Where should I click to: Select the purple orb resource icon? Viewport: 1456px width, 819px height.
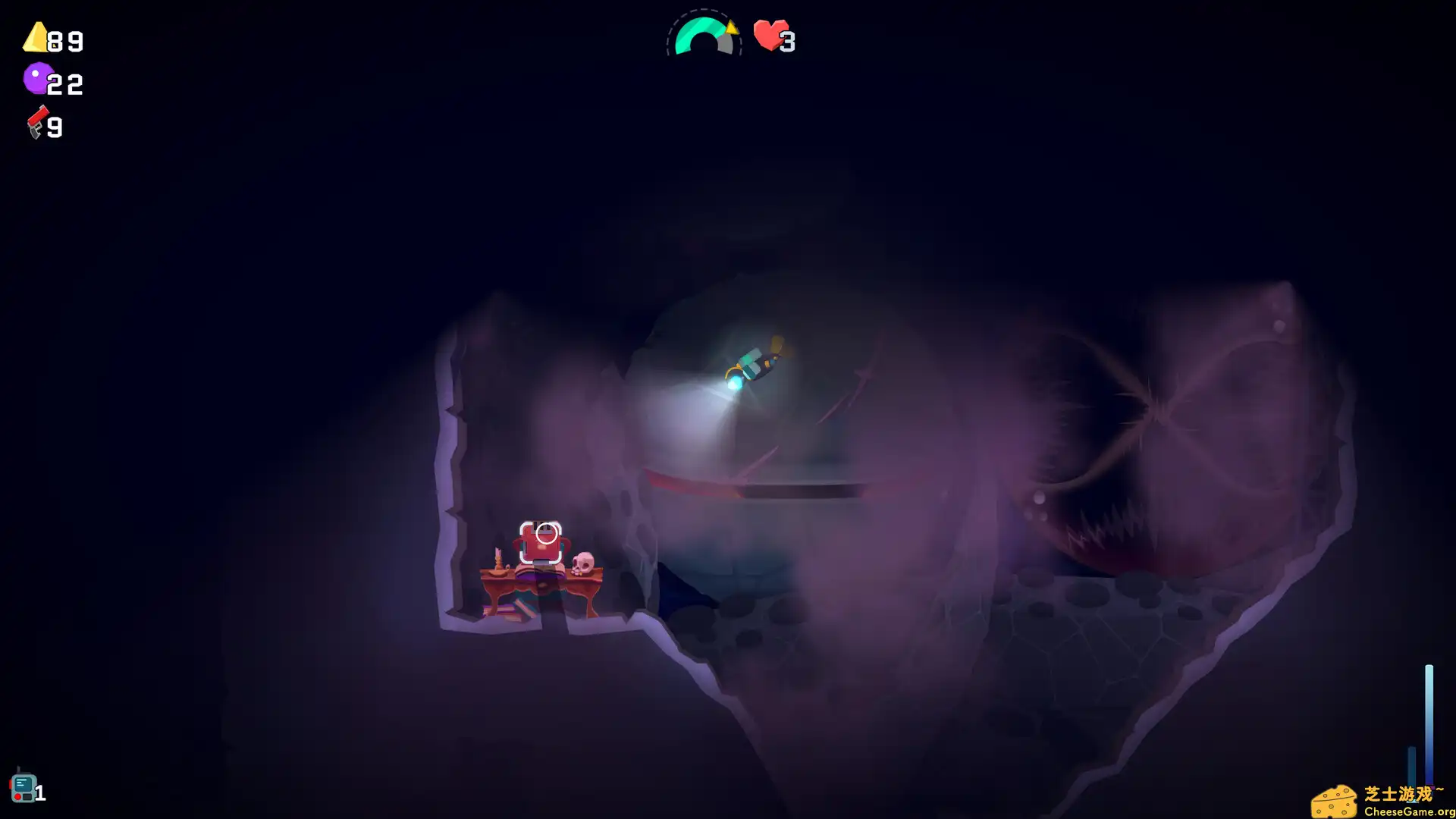click(37, 79)
